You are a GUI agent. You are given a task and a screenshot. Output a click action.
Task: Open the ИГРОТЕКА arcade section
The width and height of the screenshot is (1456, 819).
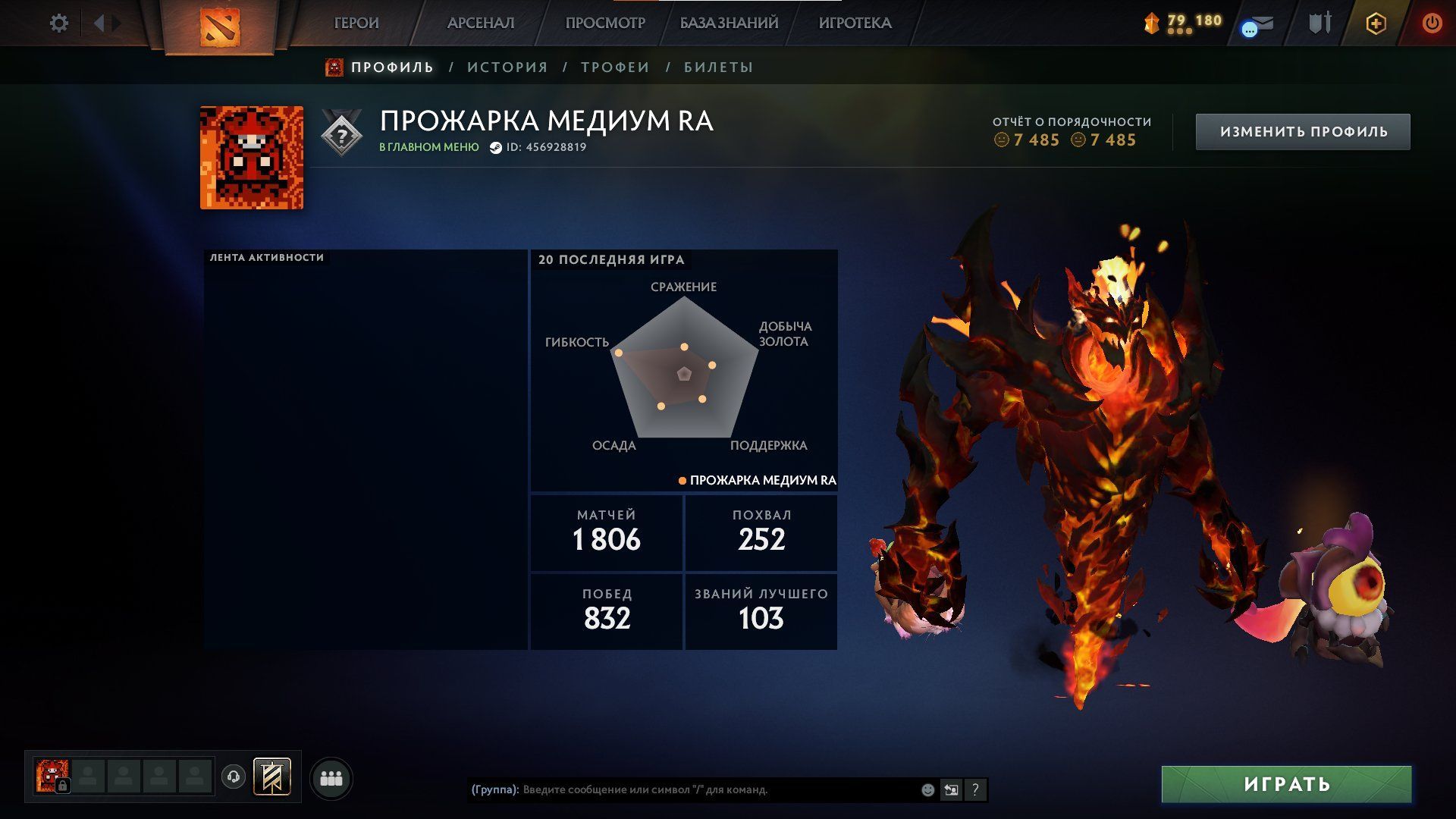click(x=855, y=24)
